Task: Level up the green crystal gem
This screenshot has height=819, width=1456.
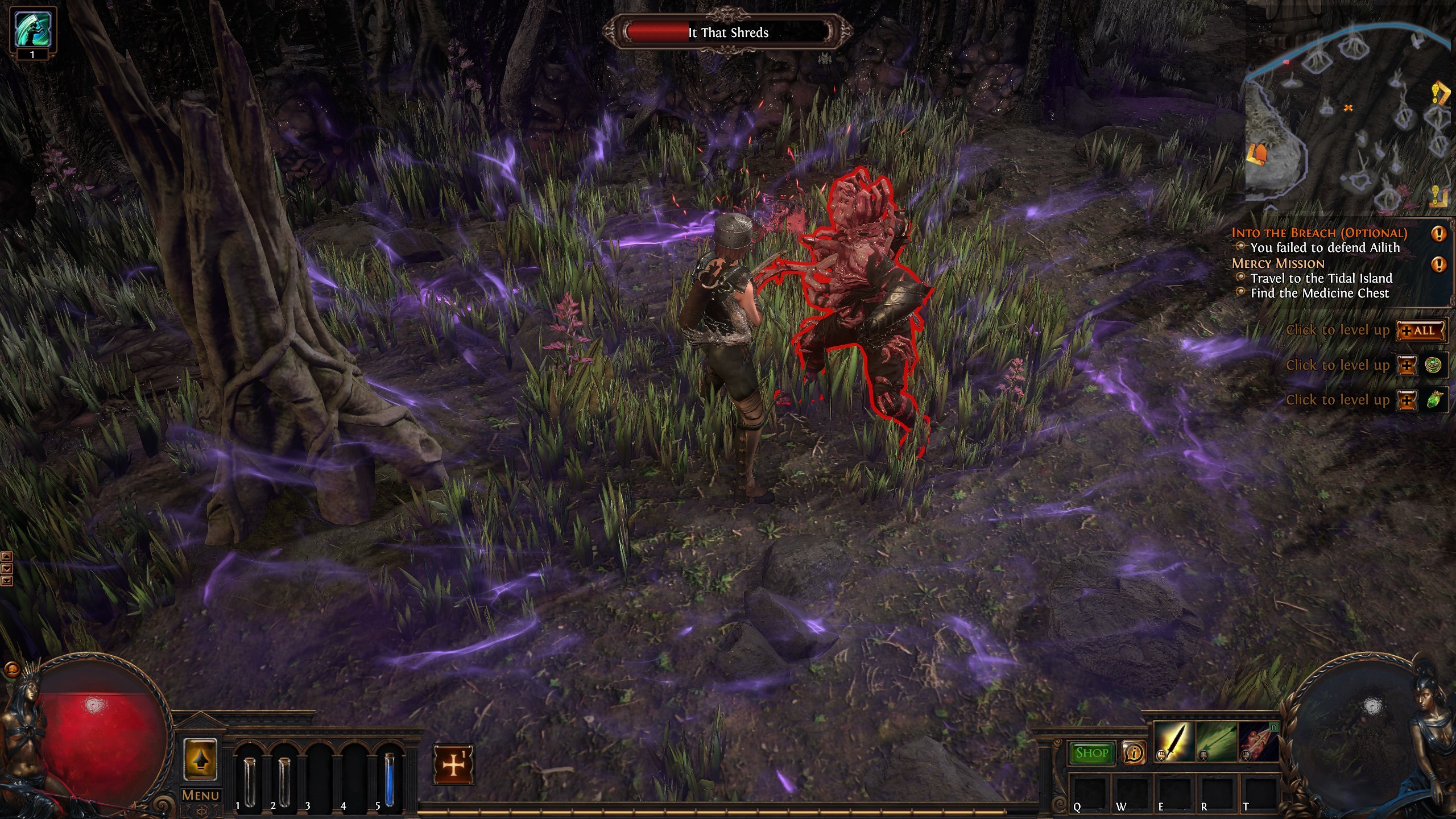Action: click(1407, 400)
